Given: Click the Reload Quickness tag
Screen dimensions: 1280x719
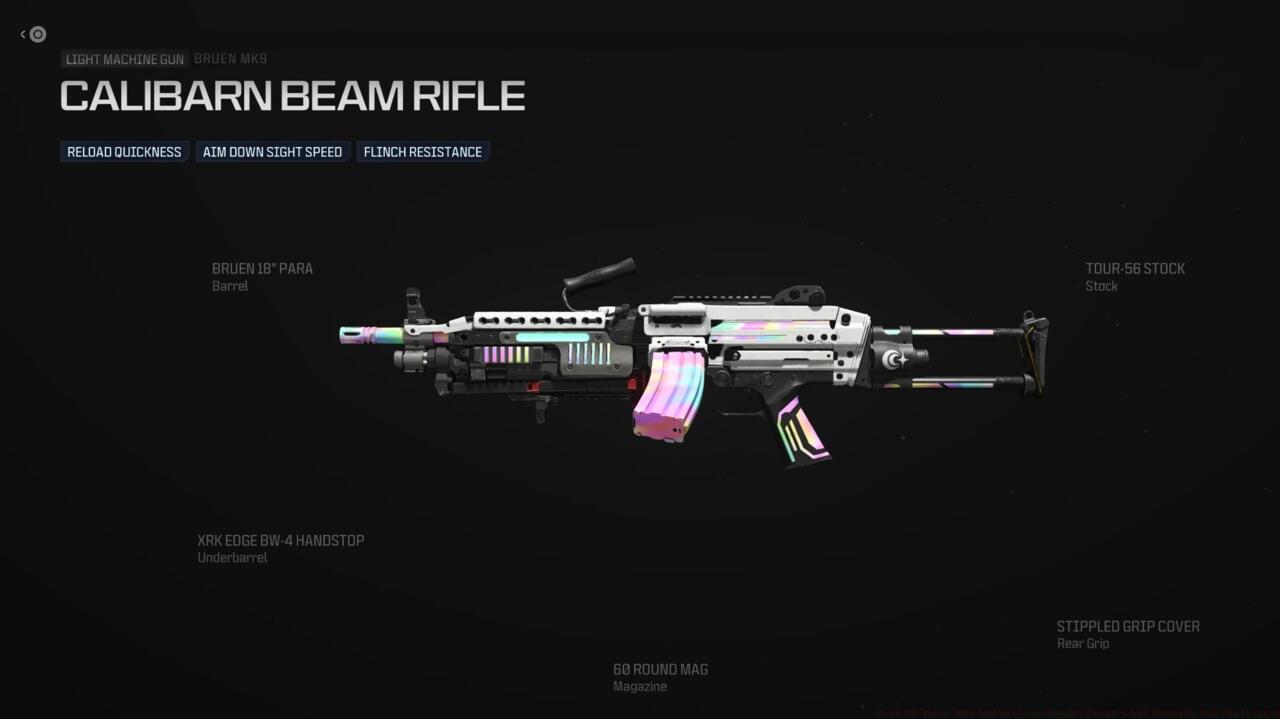Looking at the screenshot, I should coord(124,152).
